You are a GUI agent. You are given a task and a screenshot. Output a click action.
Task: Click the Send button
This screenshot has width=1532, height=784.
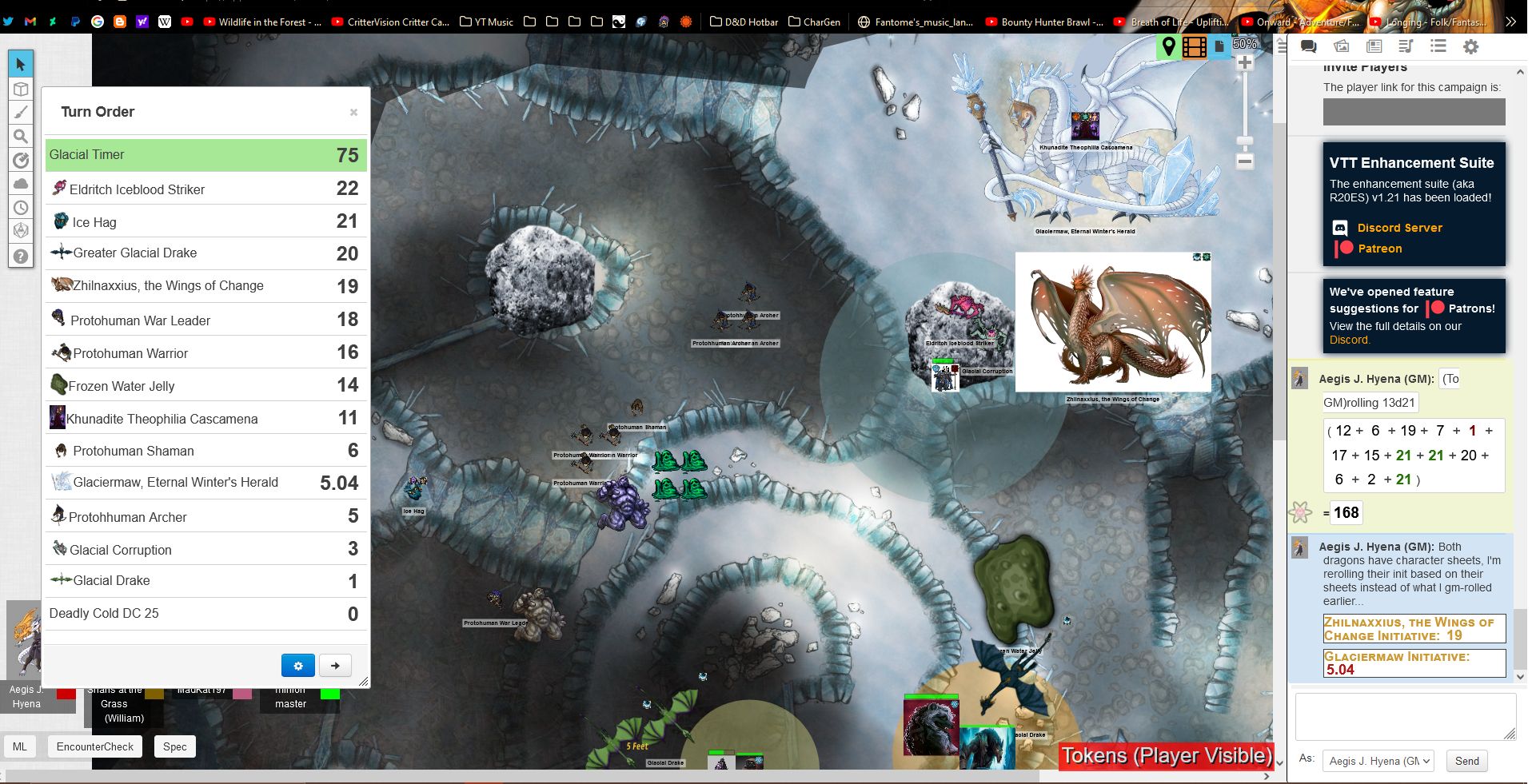(1466, 761)
